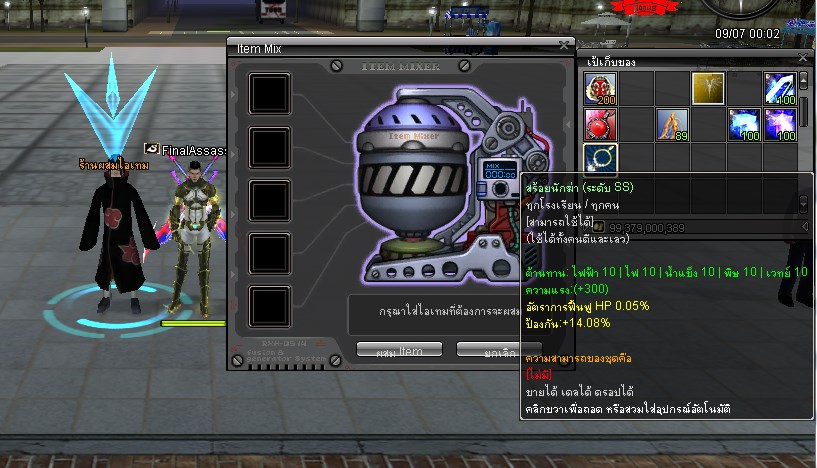Select the red crest item with 200 count

click(601, 89)
